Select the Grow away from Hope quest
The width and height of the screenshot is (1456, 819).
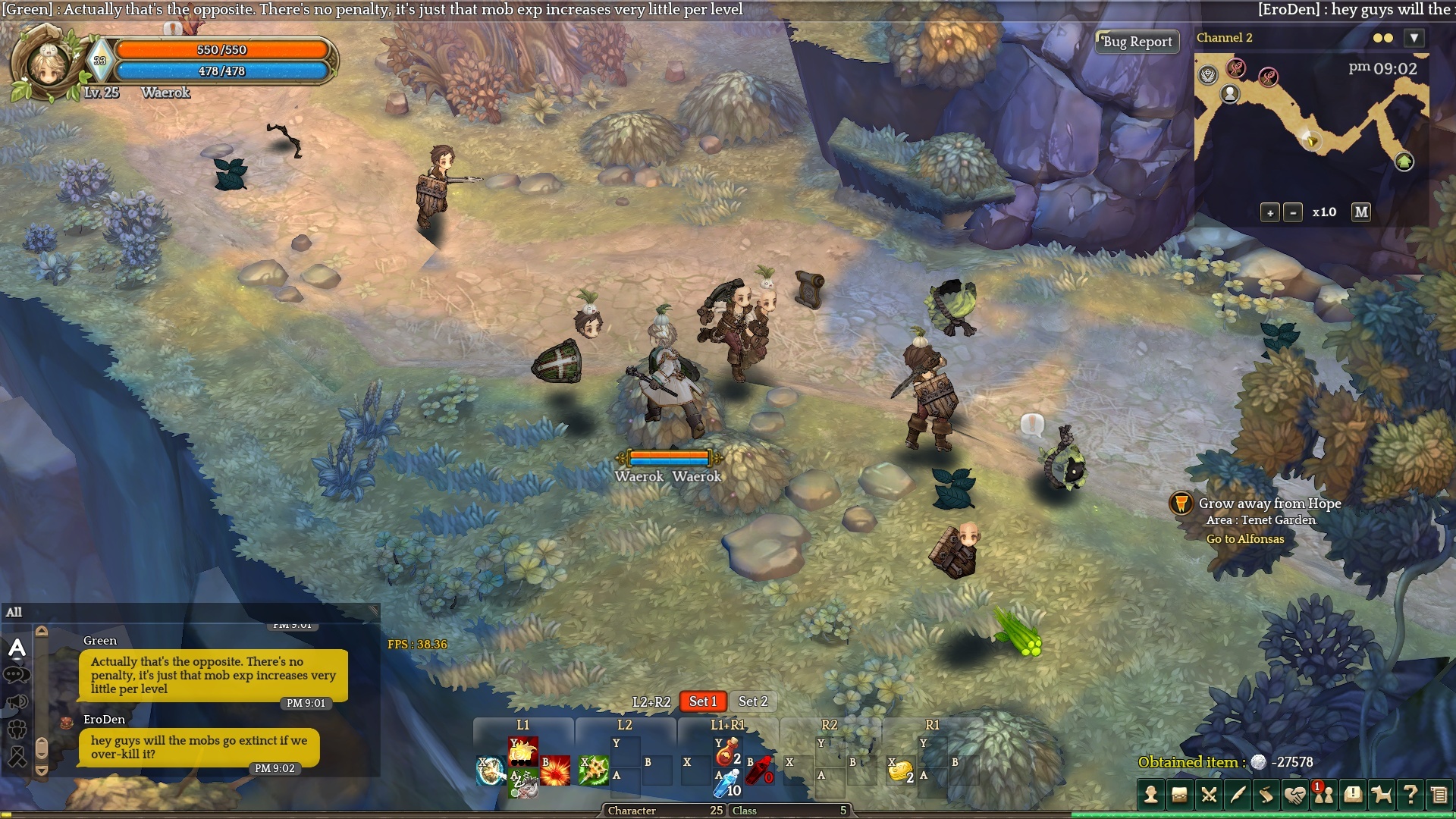pyautogui.click(x=1269, y=504)
